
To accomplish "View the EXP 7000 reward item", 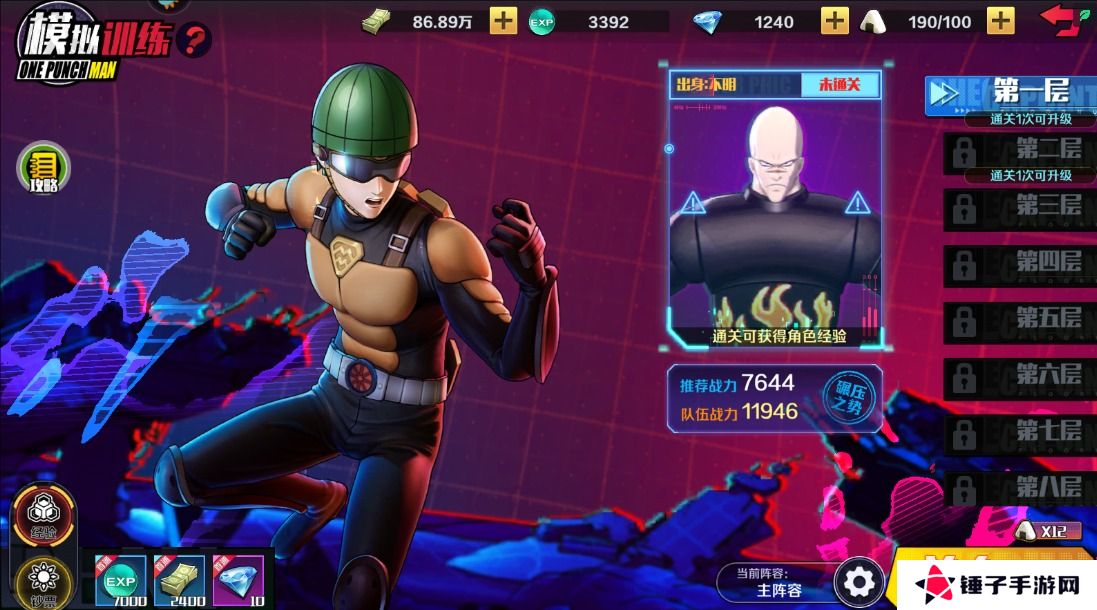I will click(x=120, y=581).
